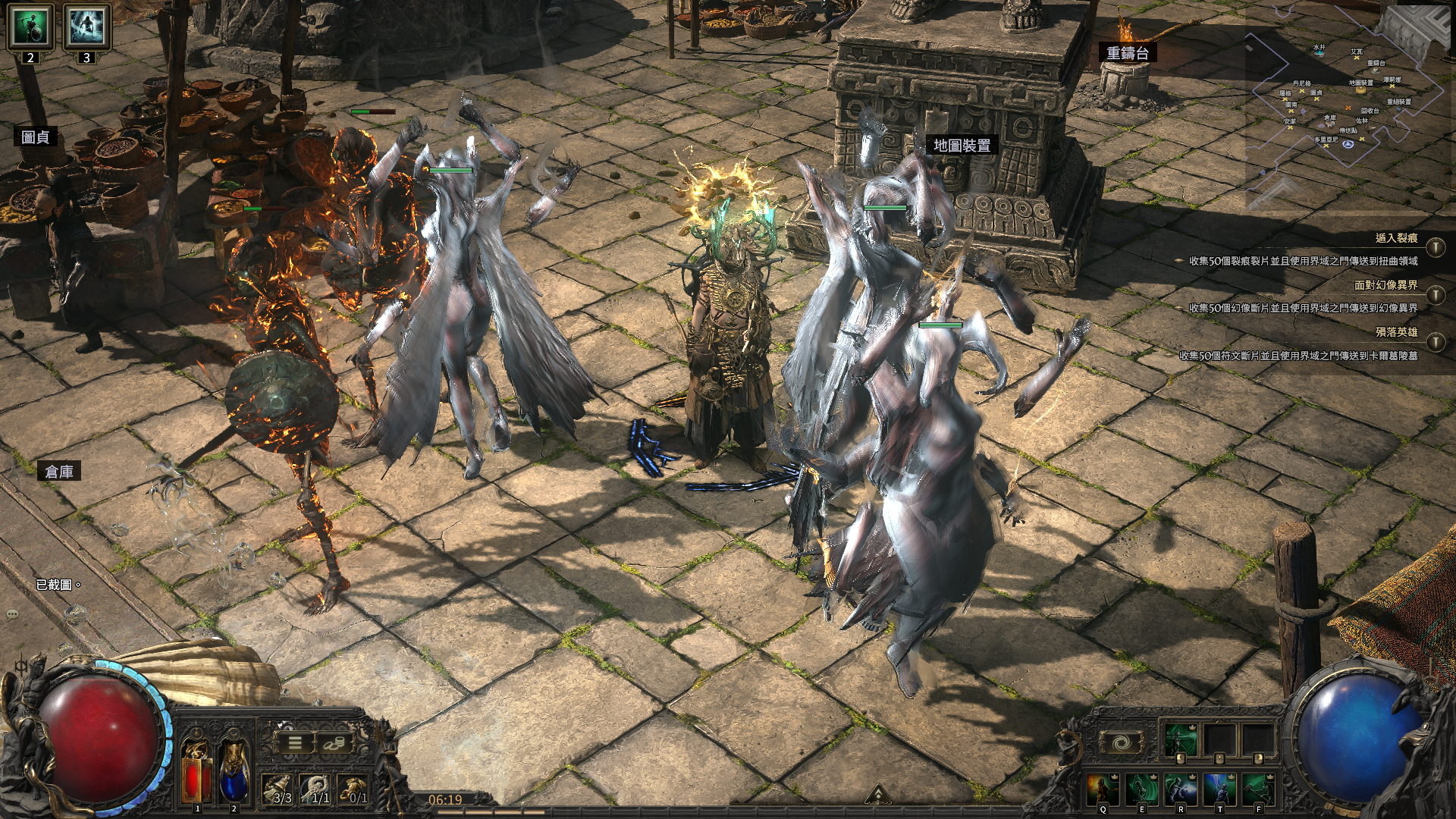Viewport: 1456px width, 819px height.
Task: Open the coins and rings shop button
Action: click(x=332, y=743)
